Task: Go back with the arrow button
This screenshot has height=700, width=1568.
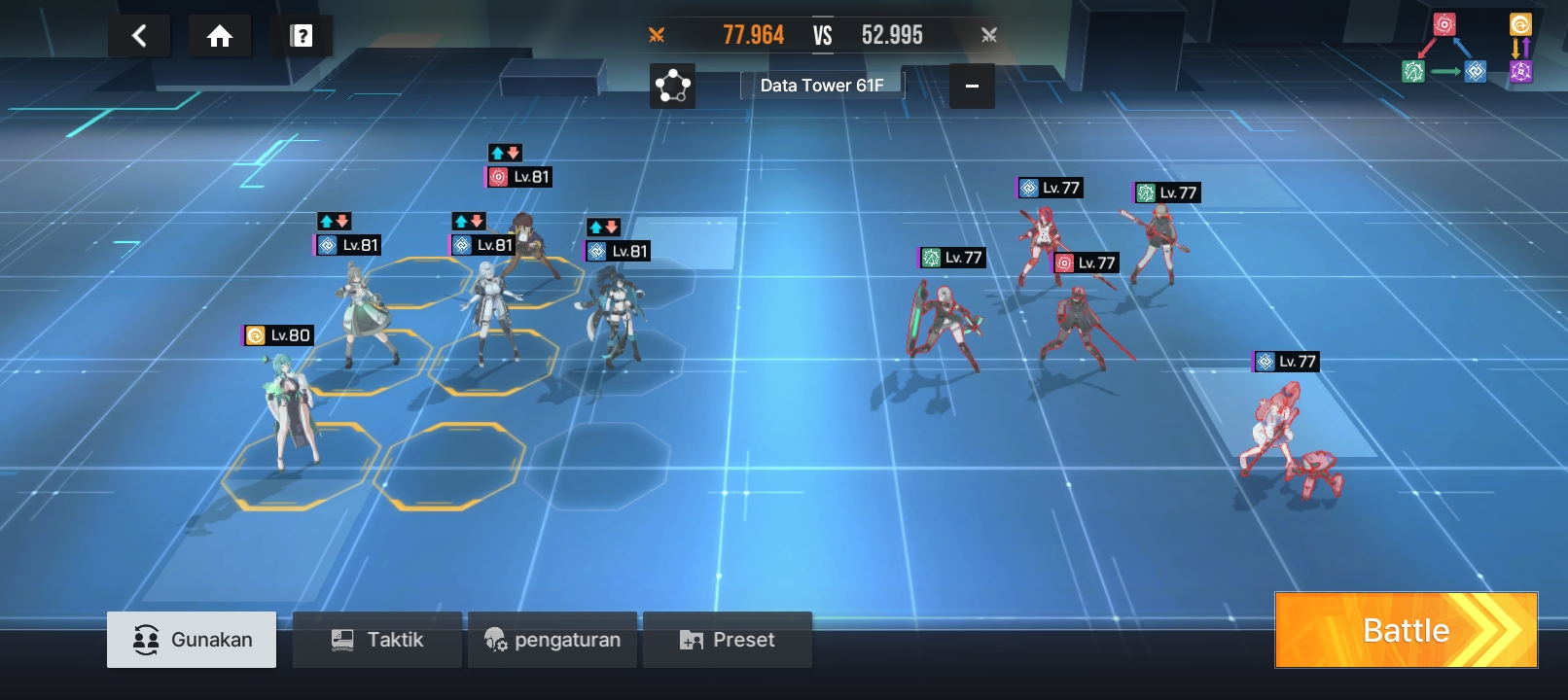Action: click(x=139, y=37)
